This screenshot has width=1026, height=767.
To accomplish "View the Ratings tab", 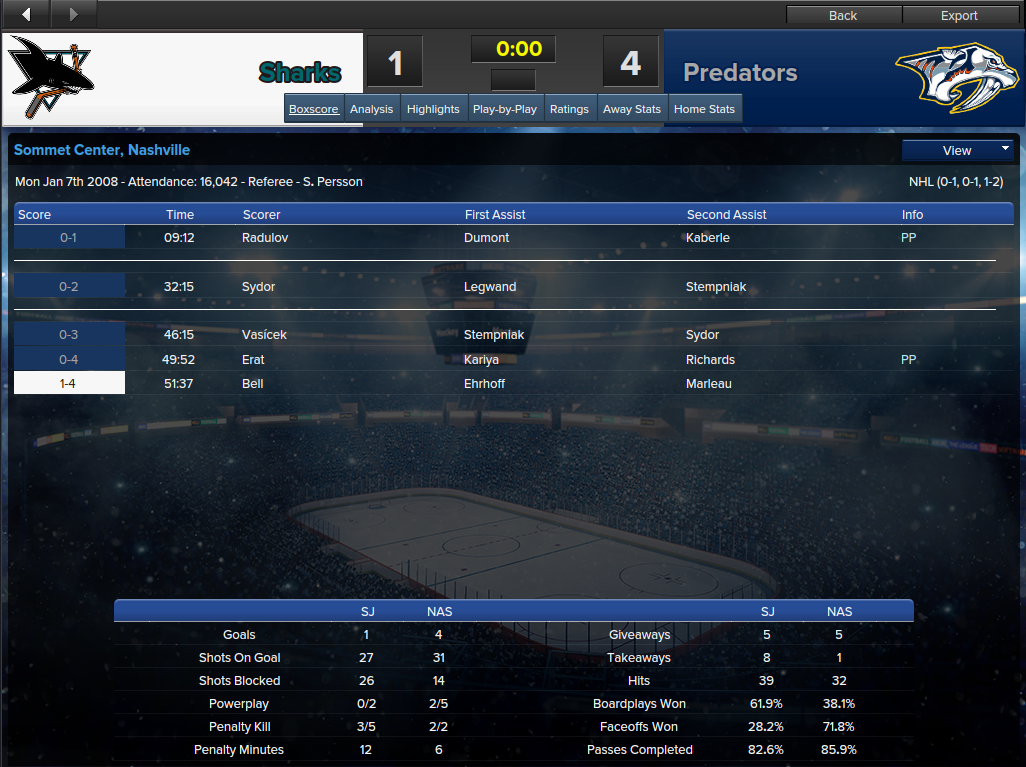I will pyautogui.click(x=570, y=109).
